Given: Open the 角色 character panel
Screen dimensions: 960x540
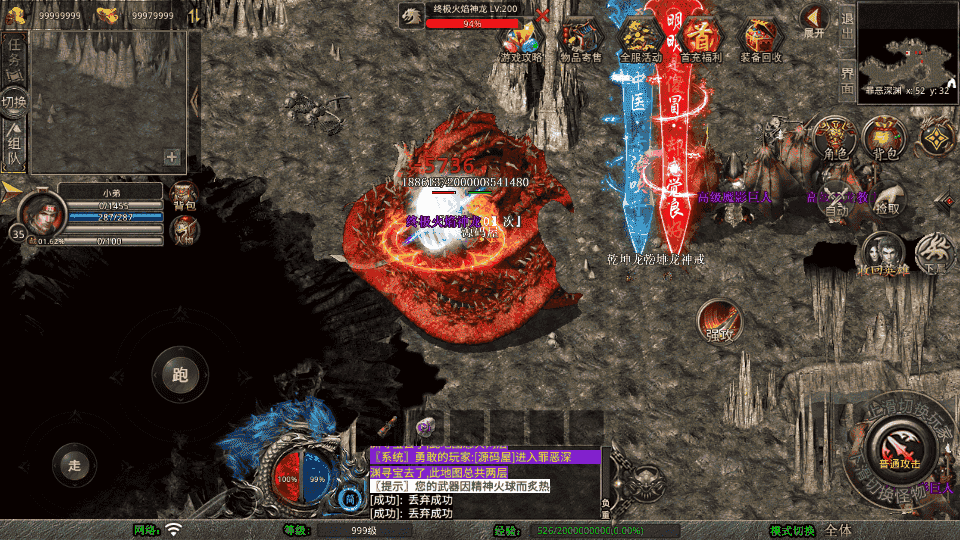Looking at the screenshot, I should tap(833, 137).
